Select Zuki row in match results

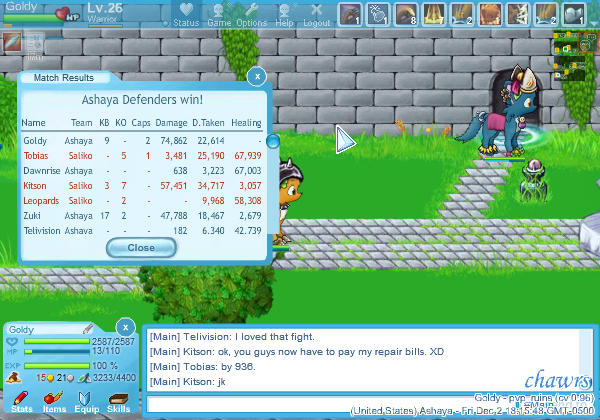pyautogui.click(x=140, y=216)
